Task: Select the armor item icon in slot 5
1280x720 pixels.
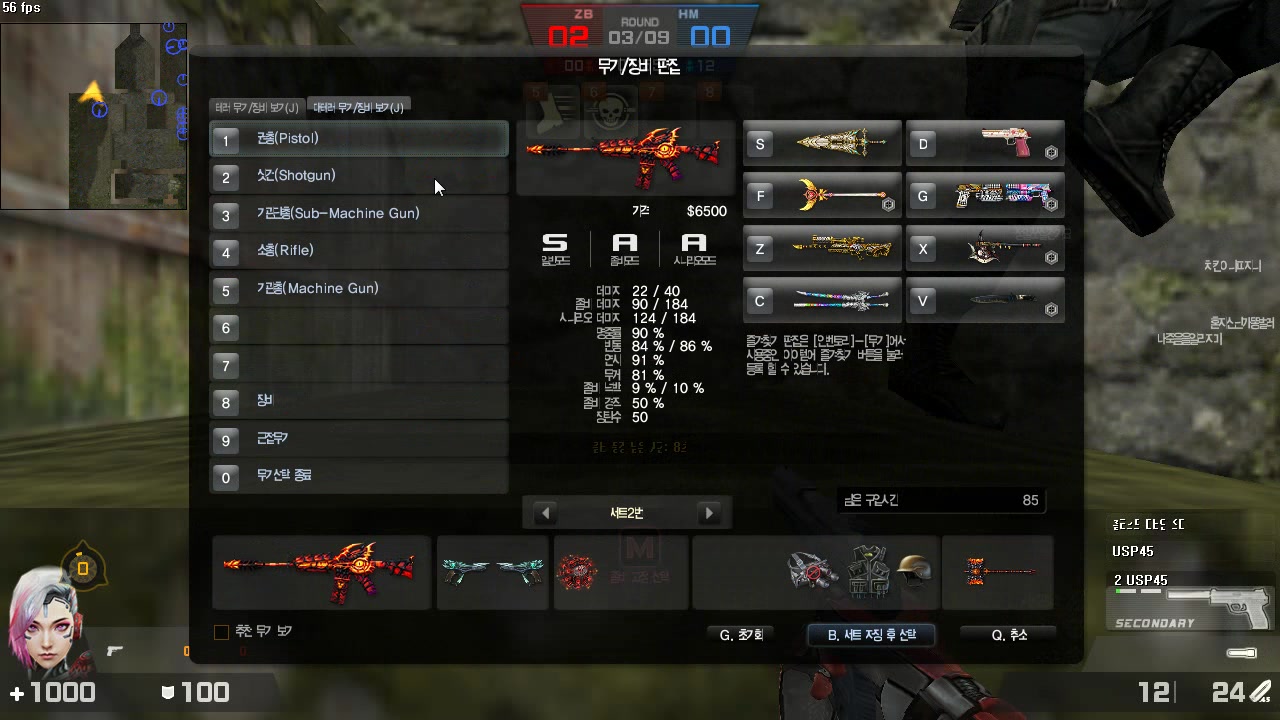Action: click(x=552, y=111)
